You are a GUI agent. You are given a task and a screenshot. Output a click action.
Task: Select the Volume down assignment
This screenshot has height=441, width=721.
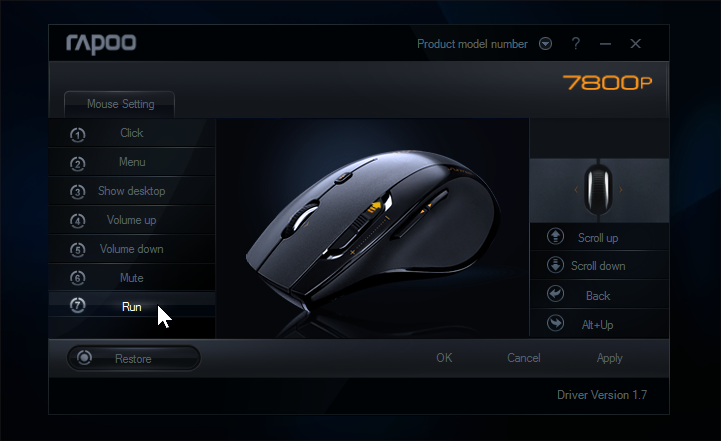131,249
